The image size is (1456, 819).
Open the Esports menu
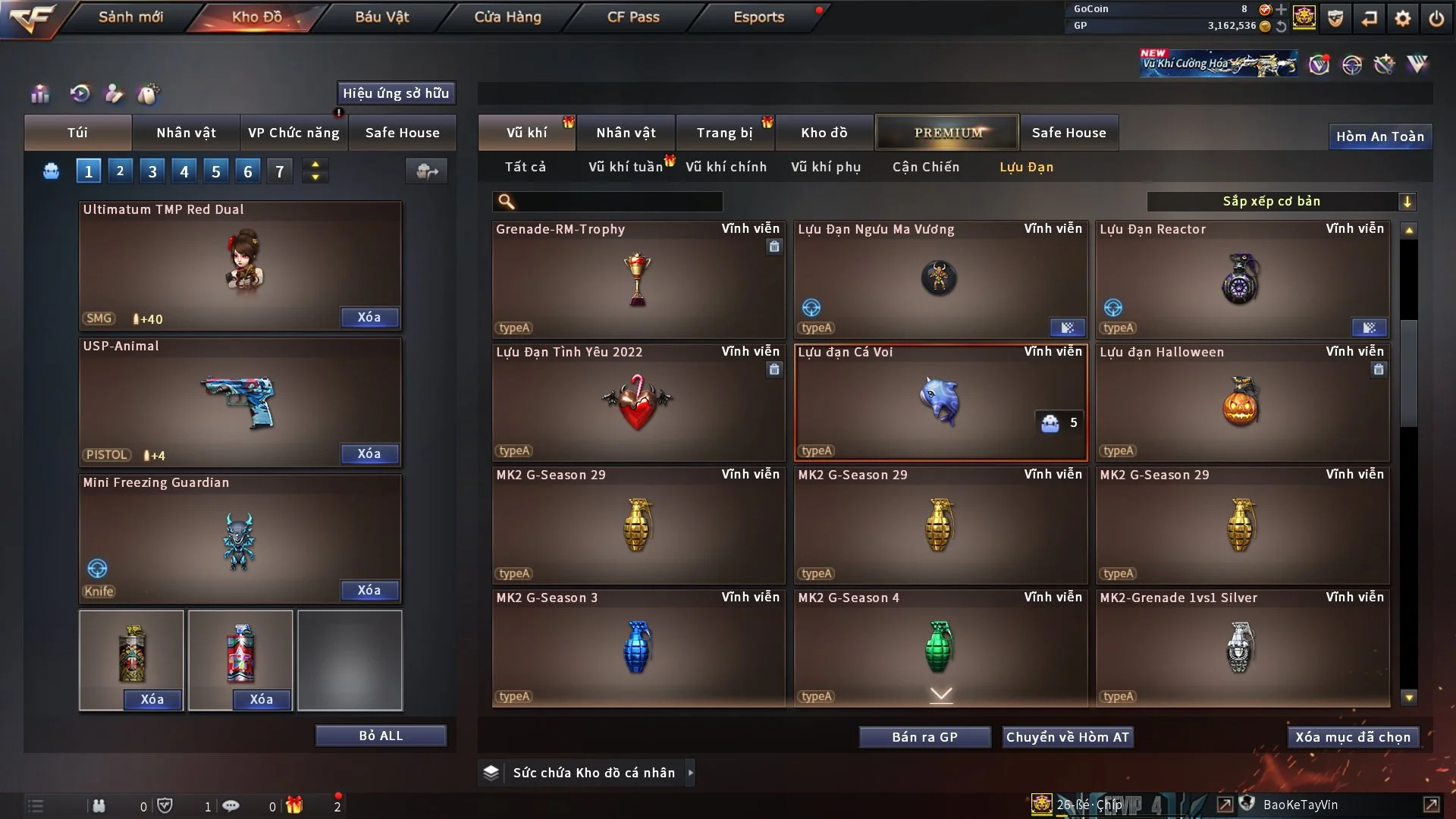[758, 17]
